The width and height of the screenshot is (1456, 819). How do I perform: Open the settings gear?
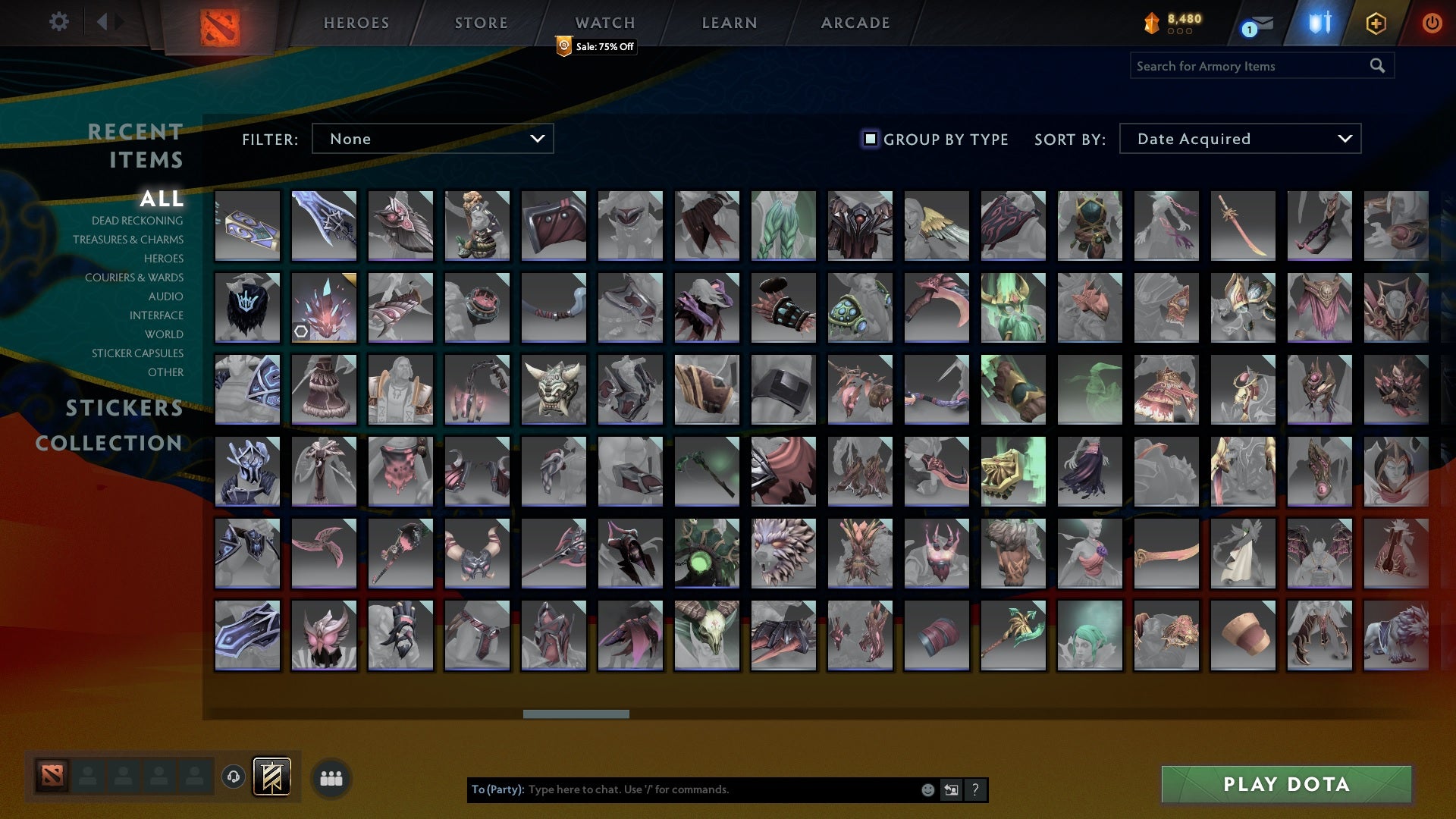[x=59, y=22]
